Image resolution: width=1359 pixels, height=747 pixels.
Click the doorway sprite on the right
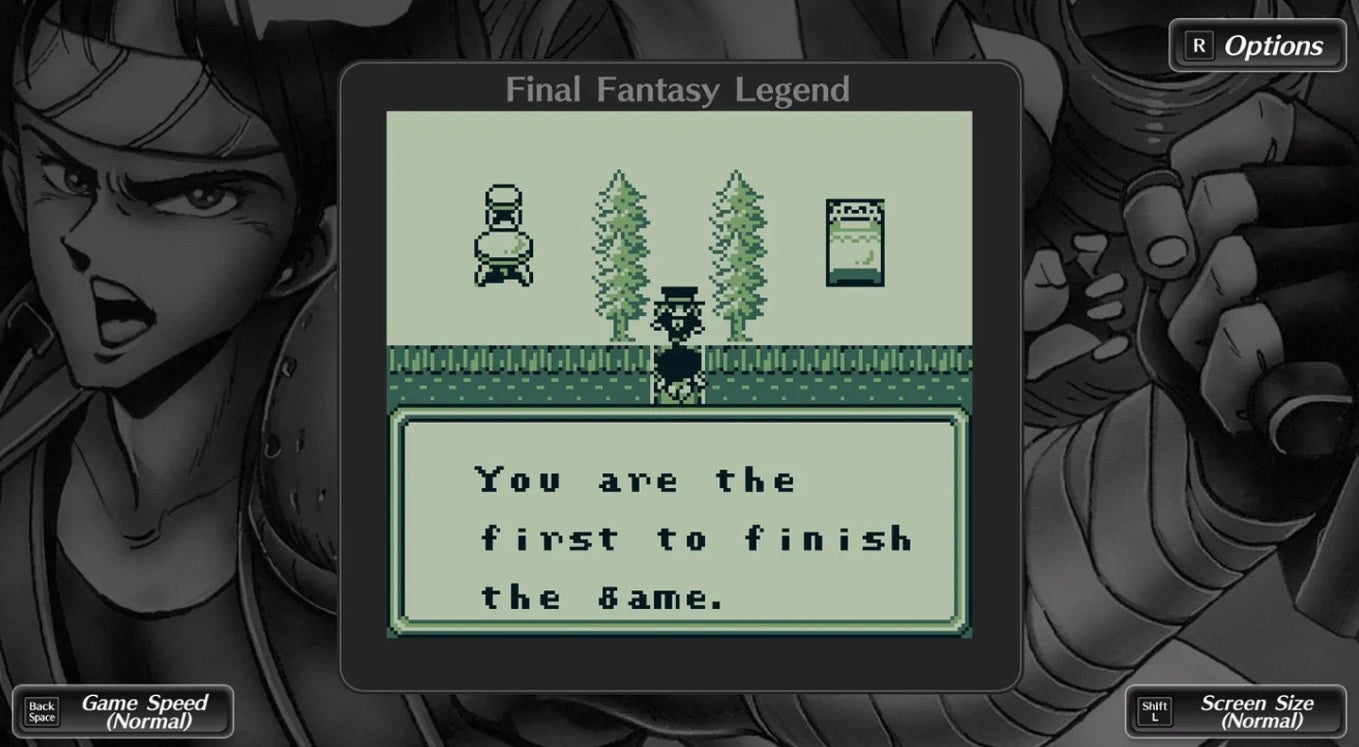point(855,240)
